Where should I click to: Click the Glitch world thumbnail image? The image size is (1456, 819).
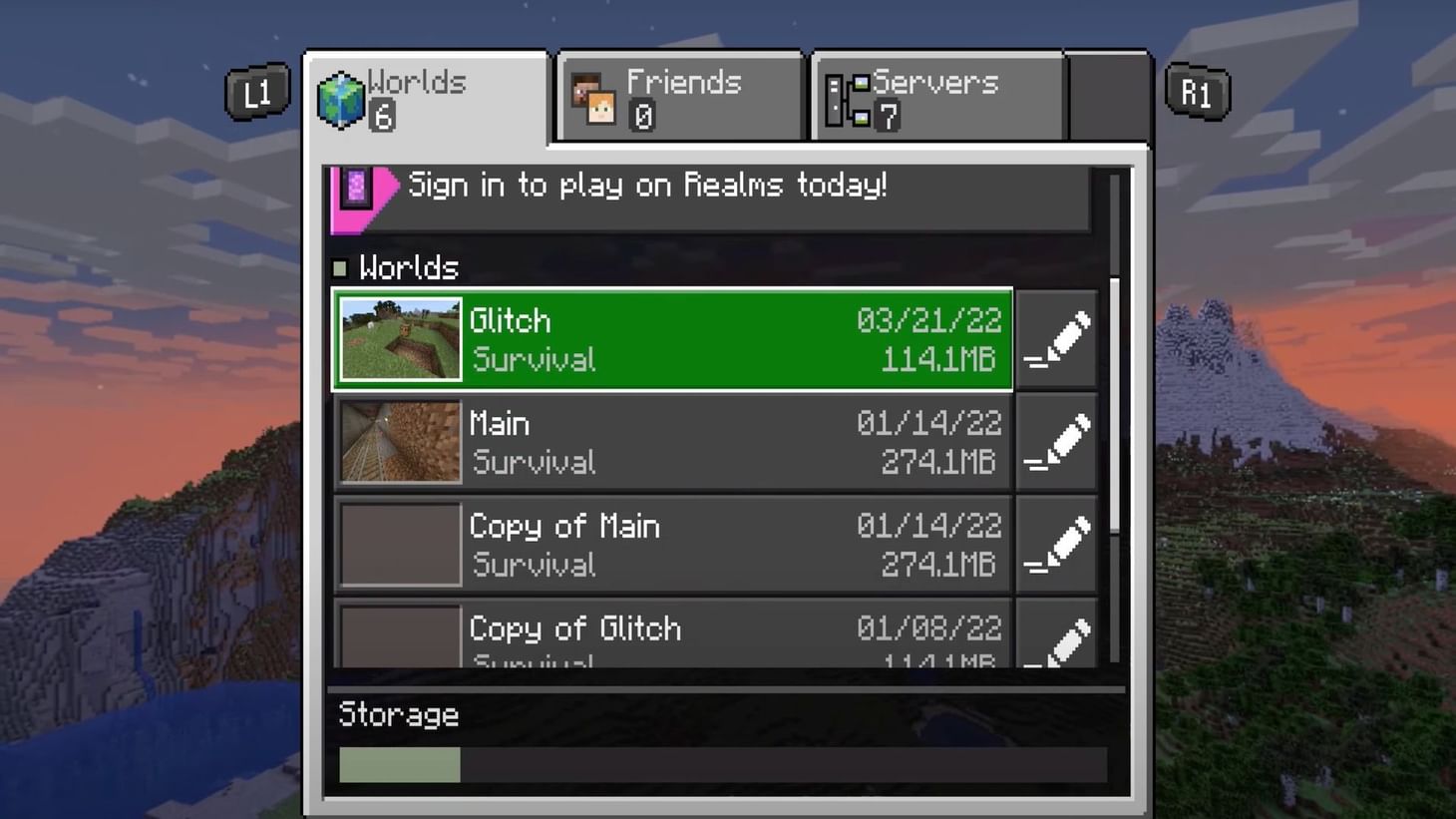click(399, 339)
